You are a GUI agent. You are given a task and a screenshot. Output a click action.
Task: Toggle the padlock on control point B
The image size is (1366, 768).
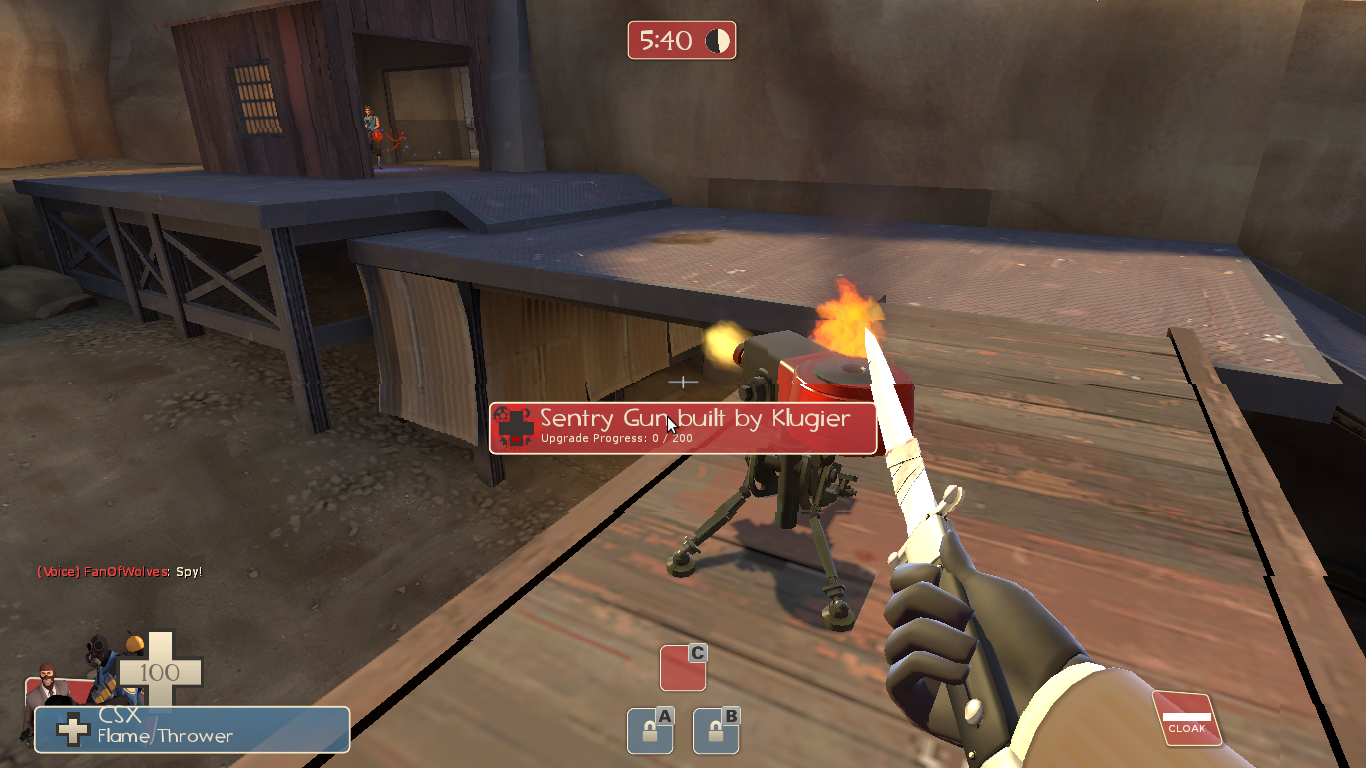(718, 732)
